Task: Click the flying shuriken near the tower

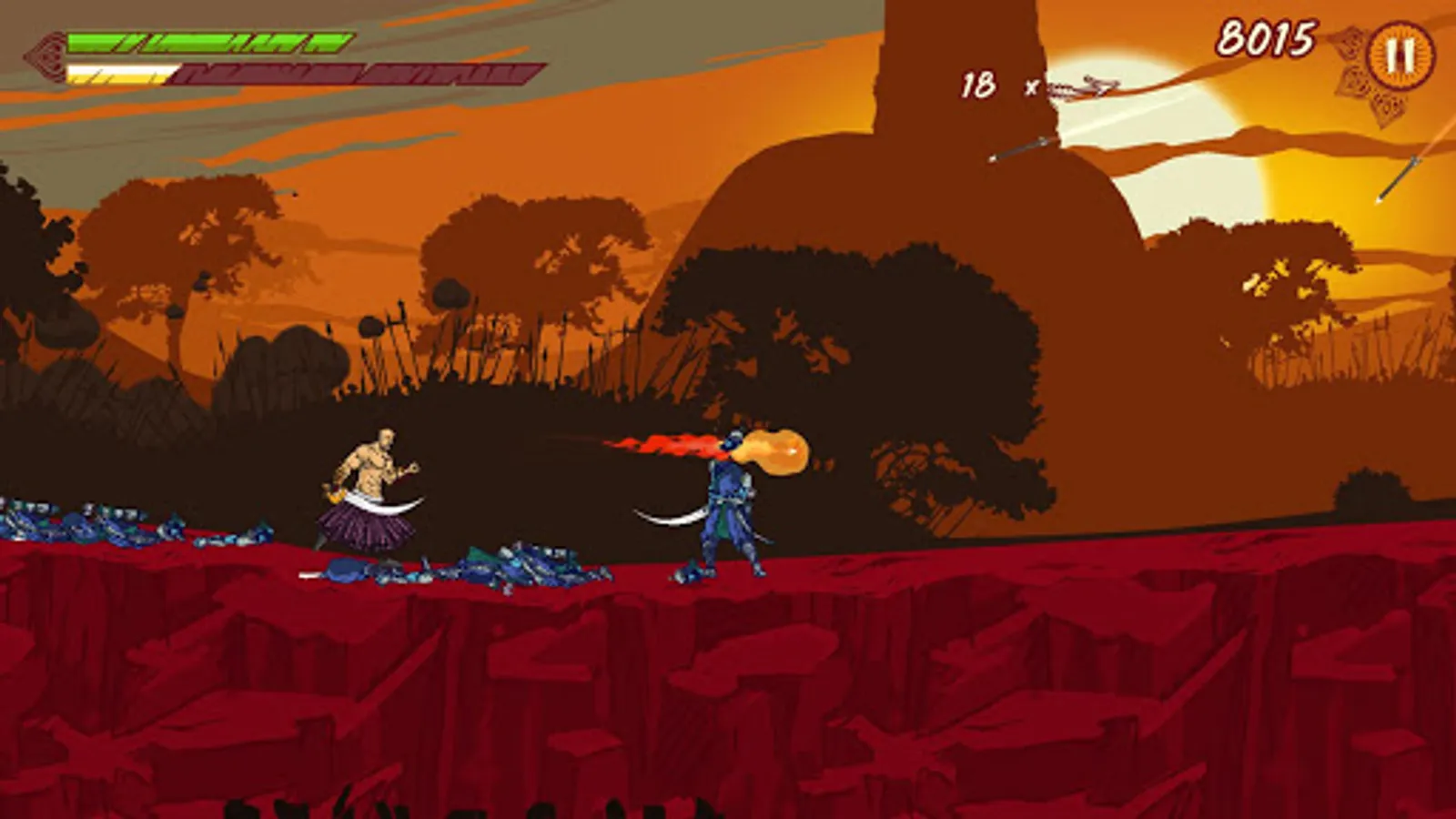Action: 1097,84
